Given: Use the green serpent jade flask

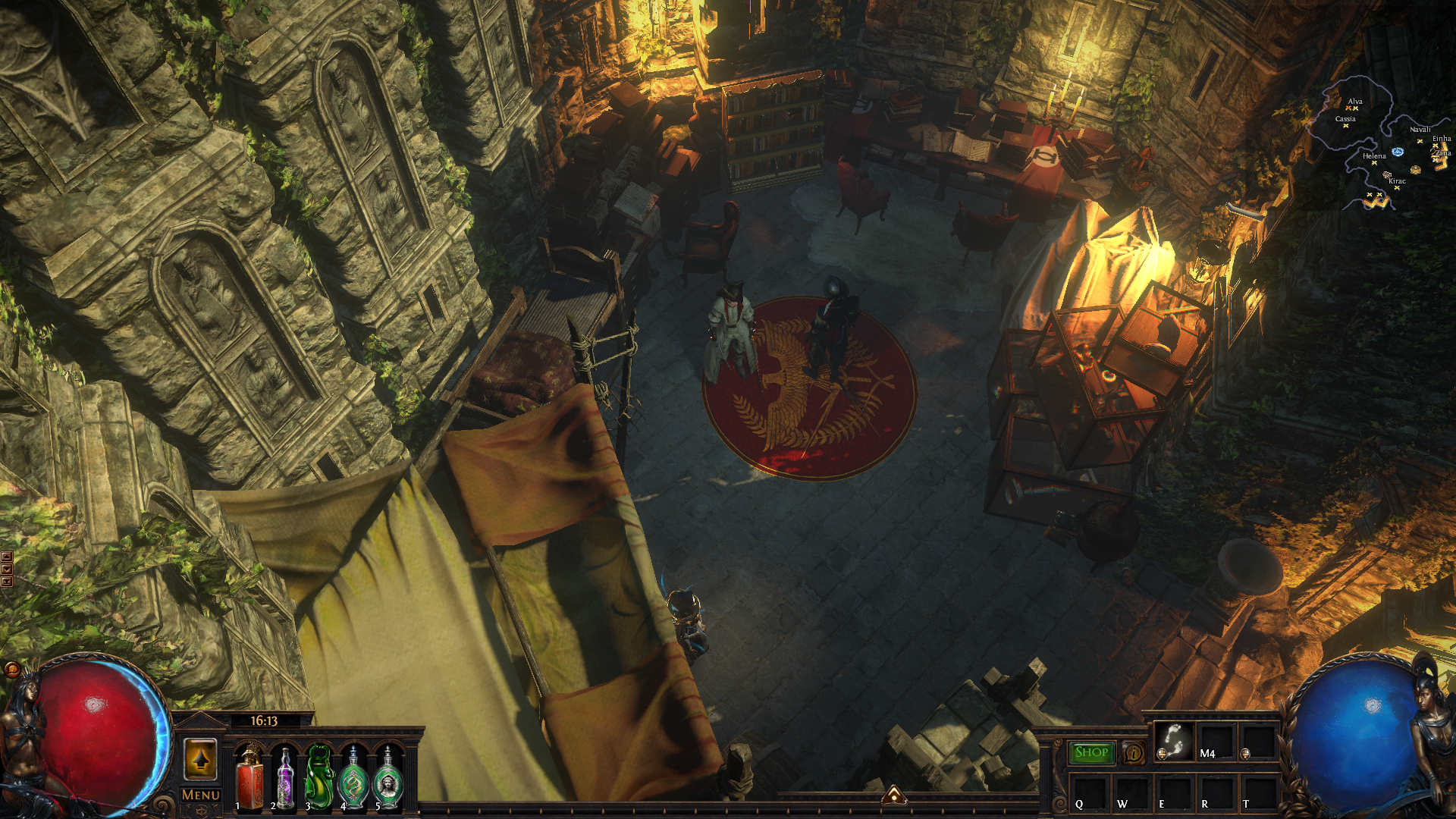Looking at the screenshot, I should [319, 777].
